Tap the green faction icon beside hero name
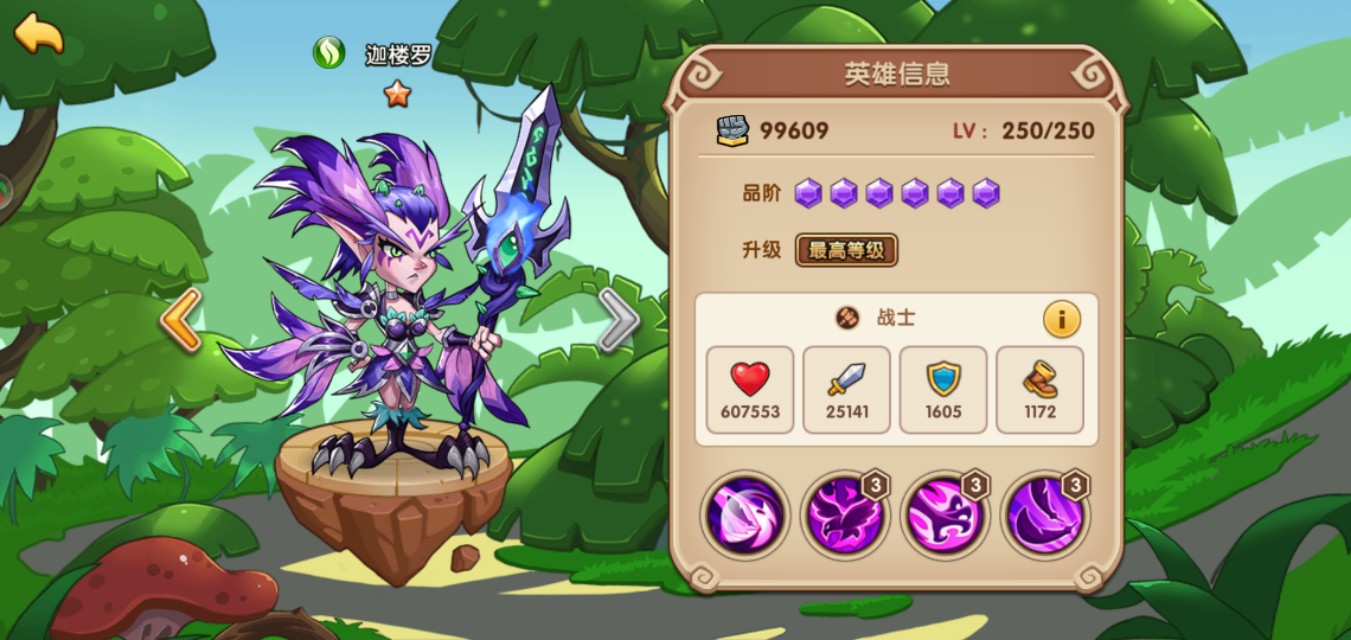This screenshot has height=640, width=1351. [328, 53]
